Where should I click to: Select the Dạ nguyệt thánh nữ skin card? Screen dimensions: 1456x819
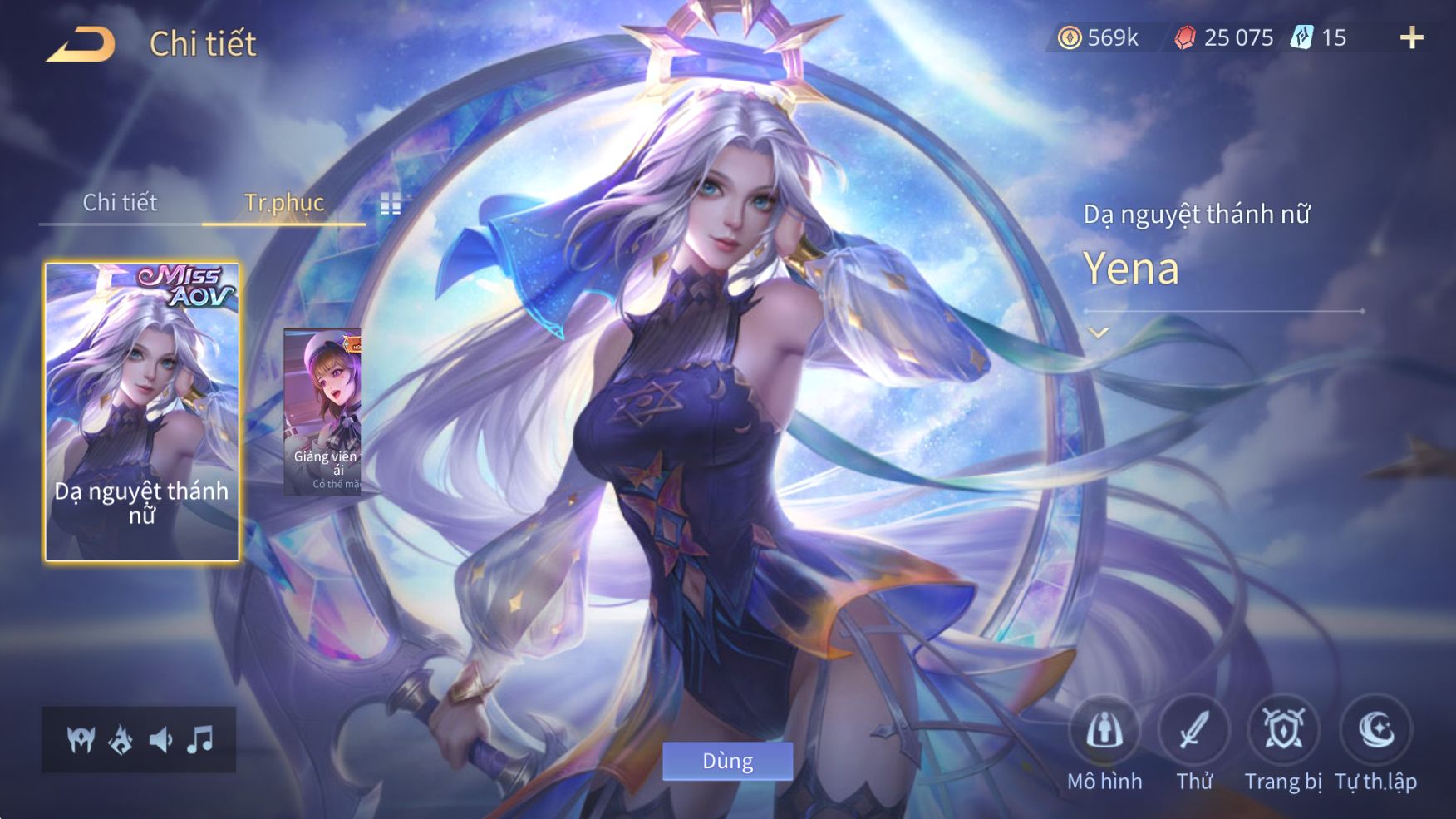[142, 412]
